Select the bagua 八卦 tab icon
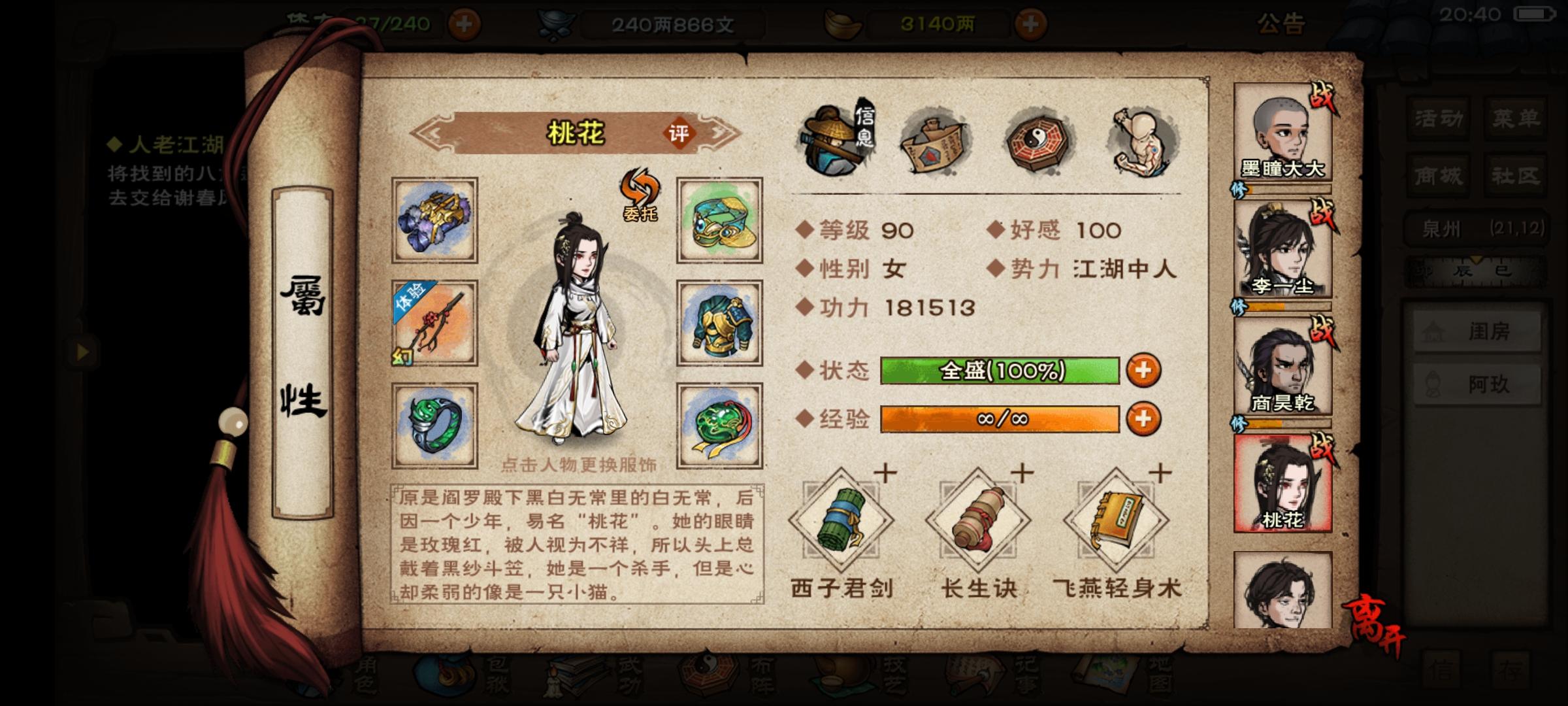 point(1040,141)
